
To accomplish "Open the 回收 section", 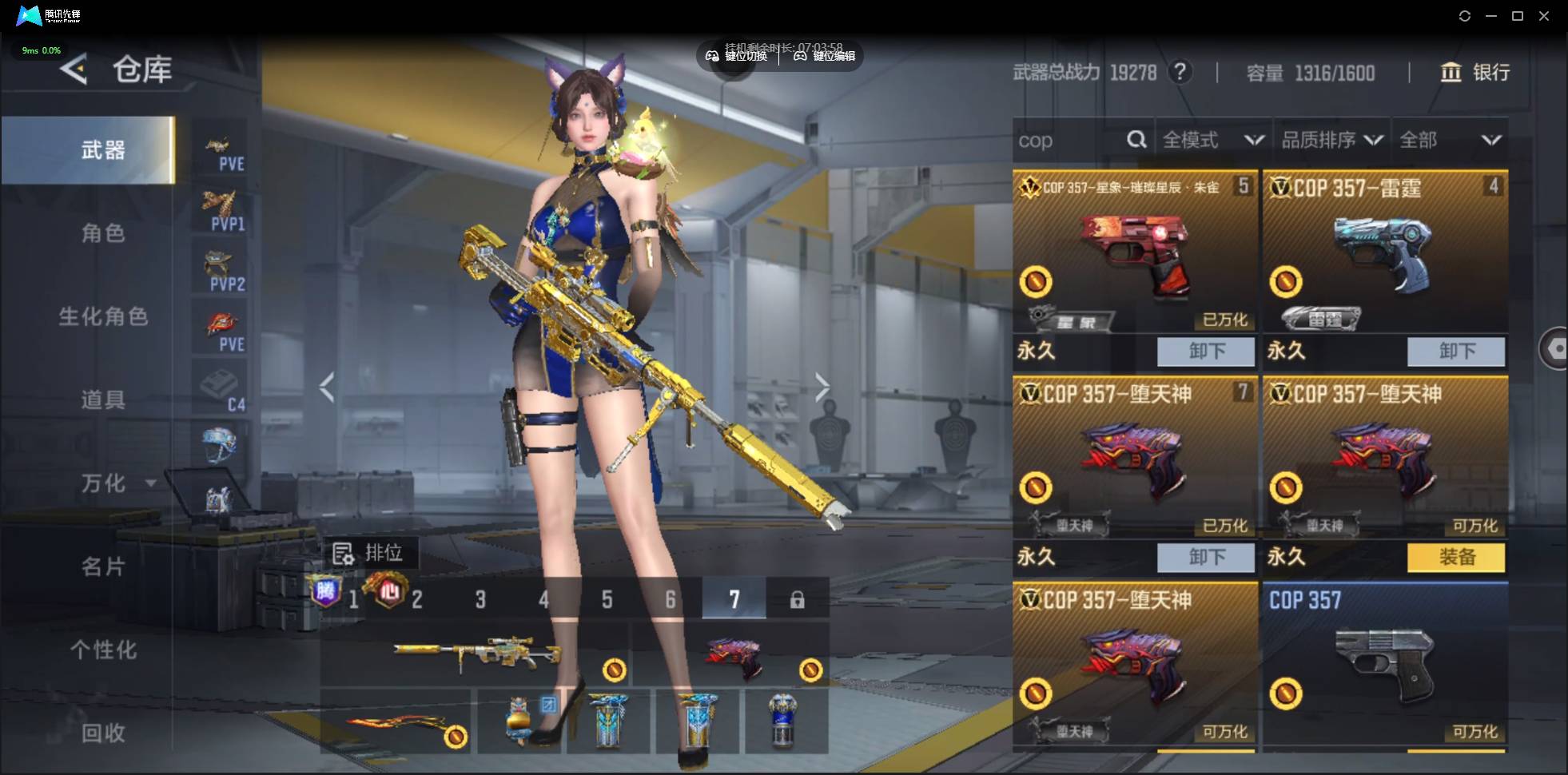I will [x=103, y=733].
